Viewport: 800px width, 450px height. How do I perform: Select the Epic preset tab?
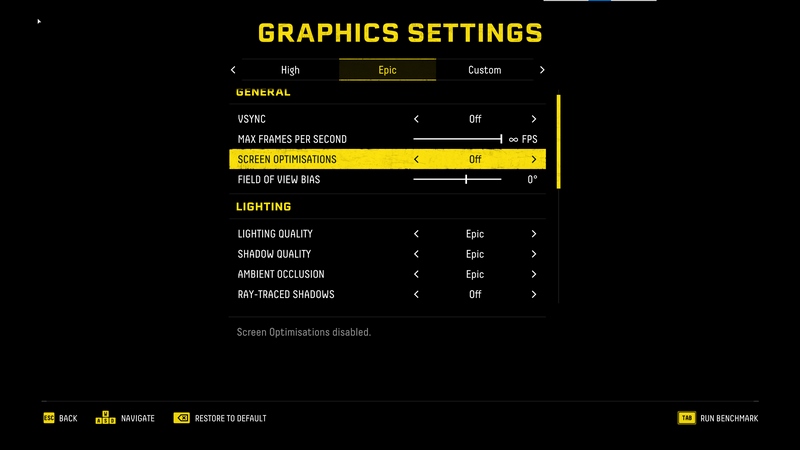(x=387, y=70)
